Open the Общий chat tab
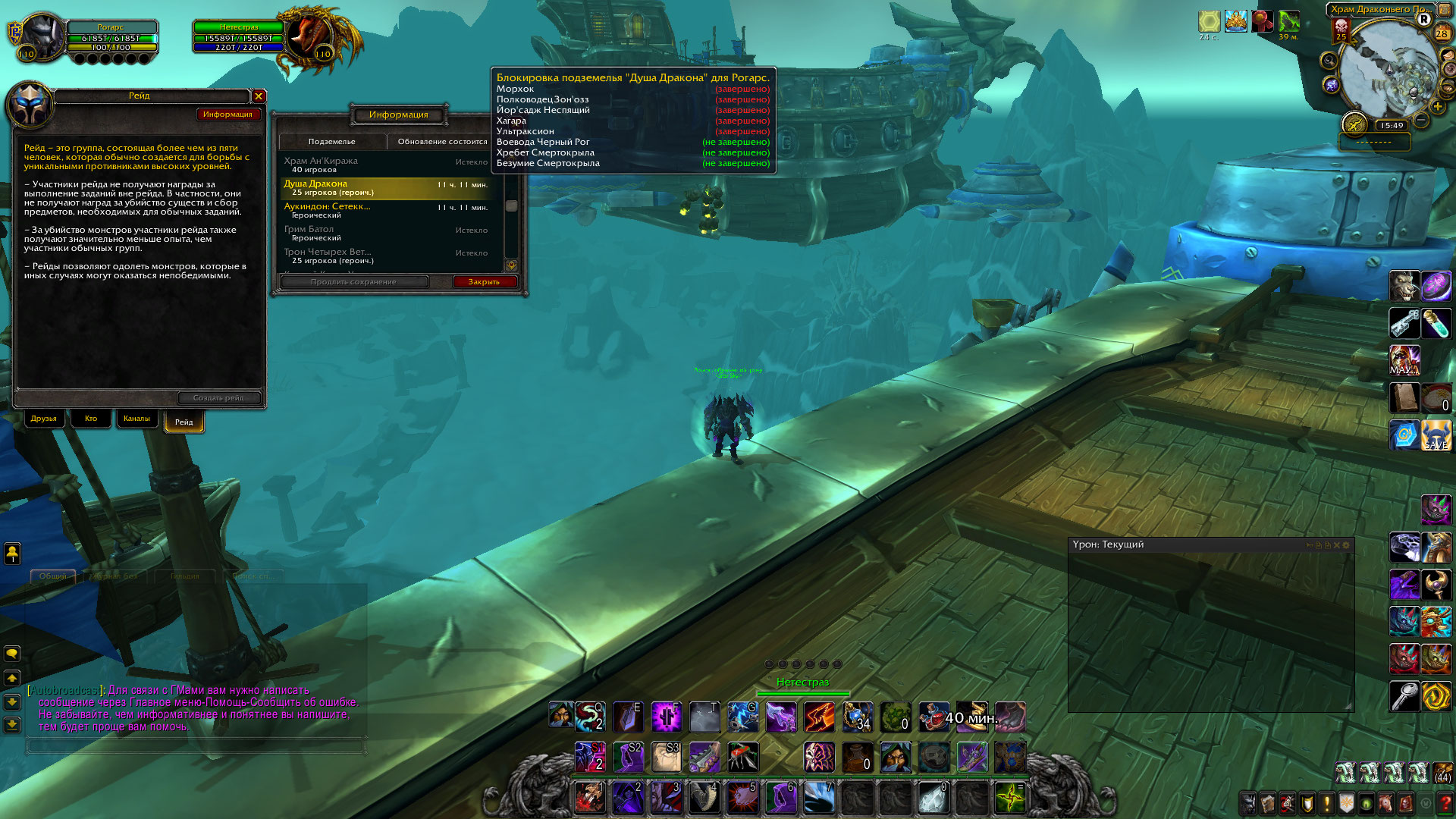Screen dimensions: 1456x819 click(x=53, y=576)
